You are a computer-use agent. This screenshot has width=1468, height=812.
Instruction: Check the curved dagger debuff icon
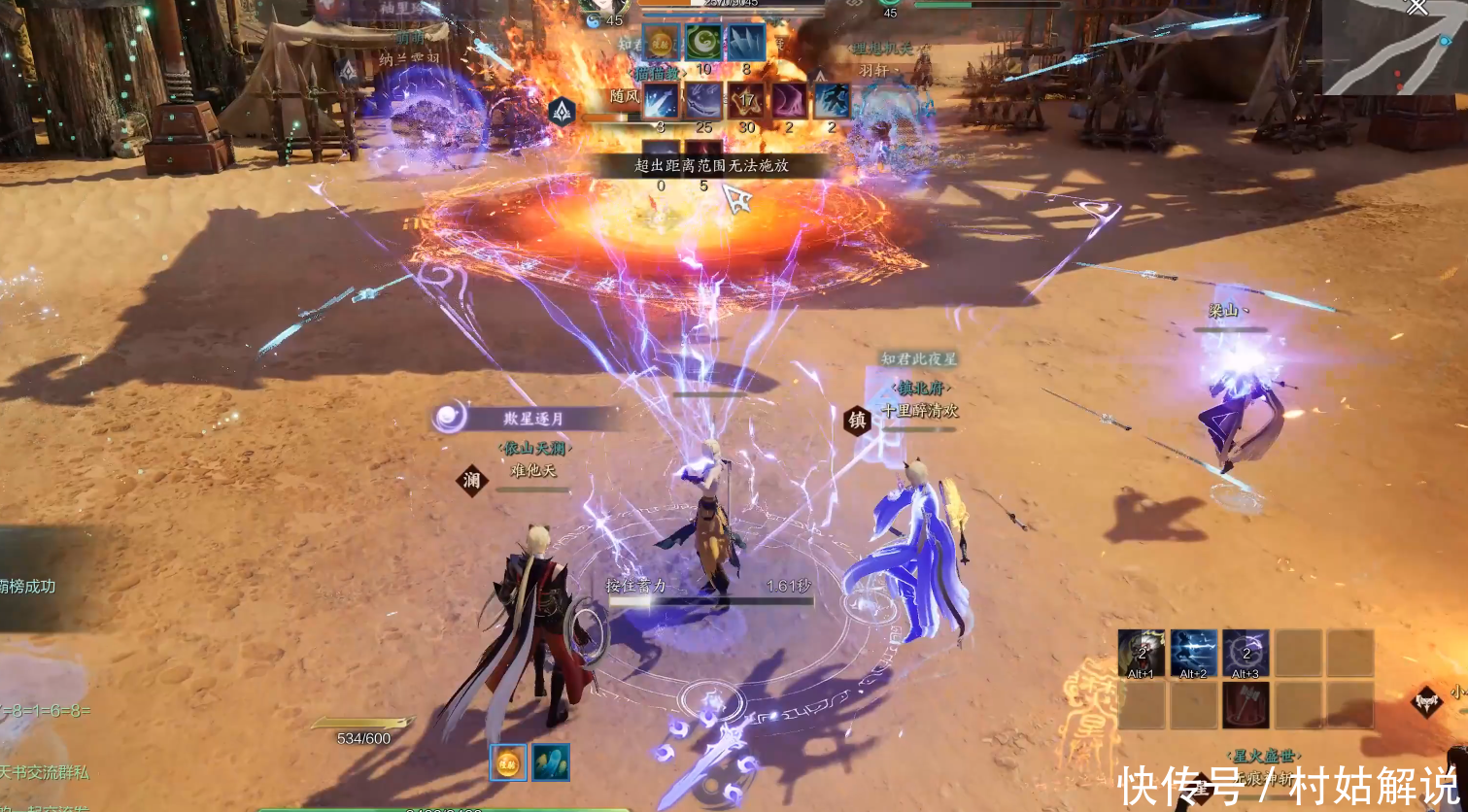(x=703, y=101)
